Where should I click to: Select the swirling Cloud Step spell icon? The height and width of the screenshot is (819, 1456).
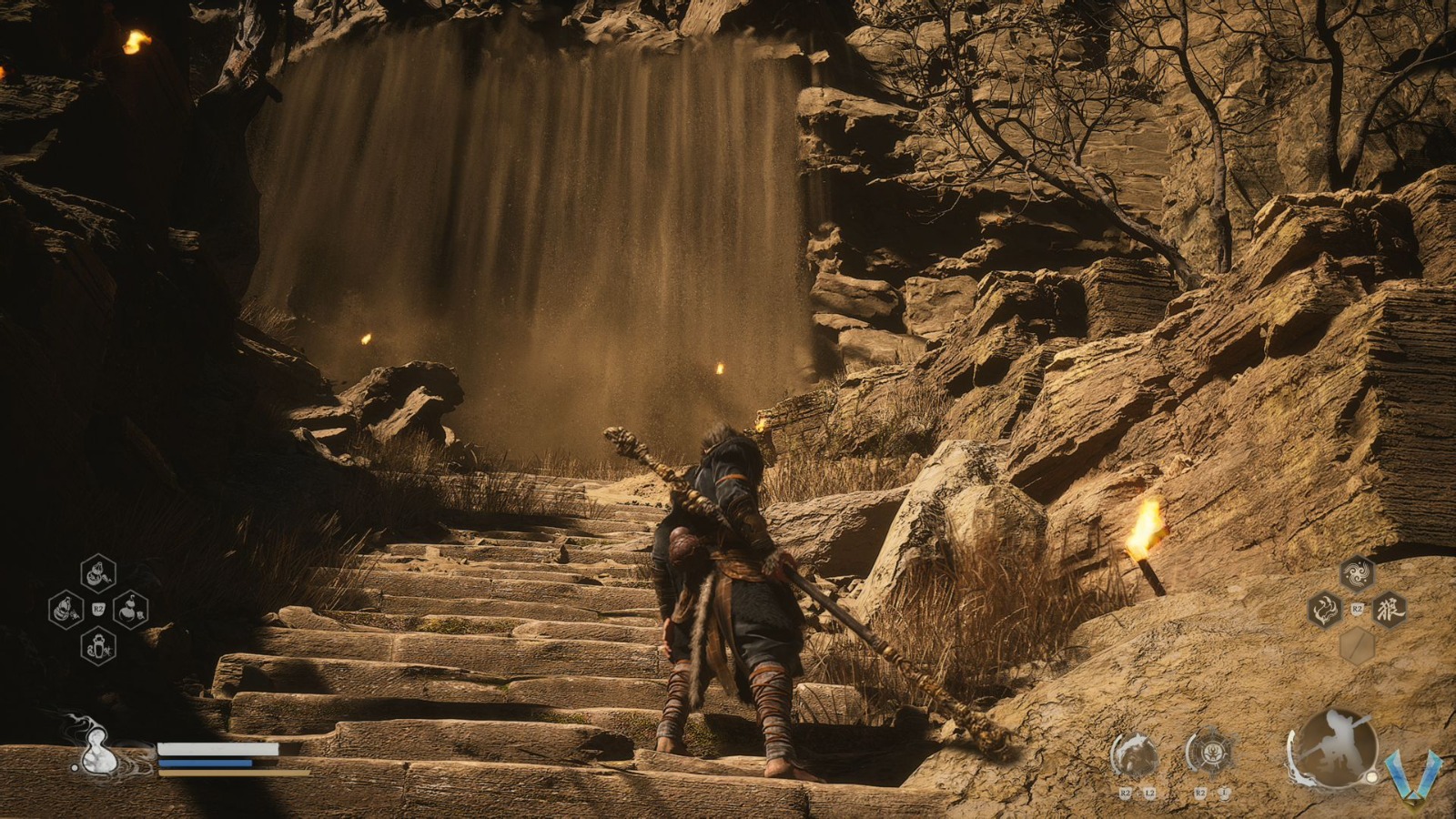[x=1357, y=573]
